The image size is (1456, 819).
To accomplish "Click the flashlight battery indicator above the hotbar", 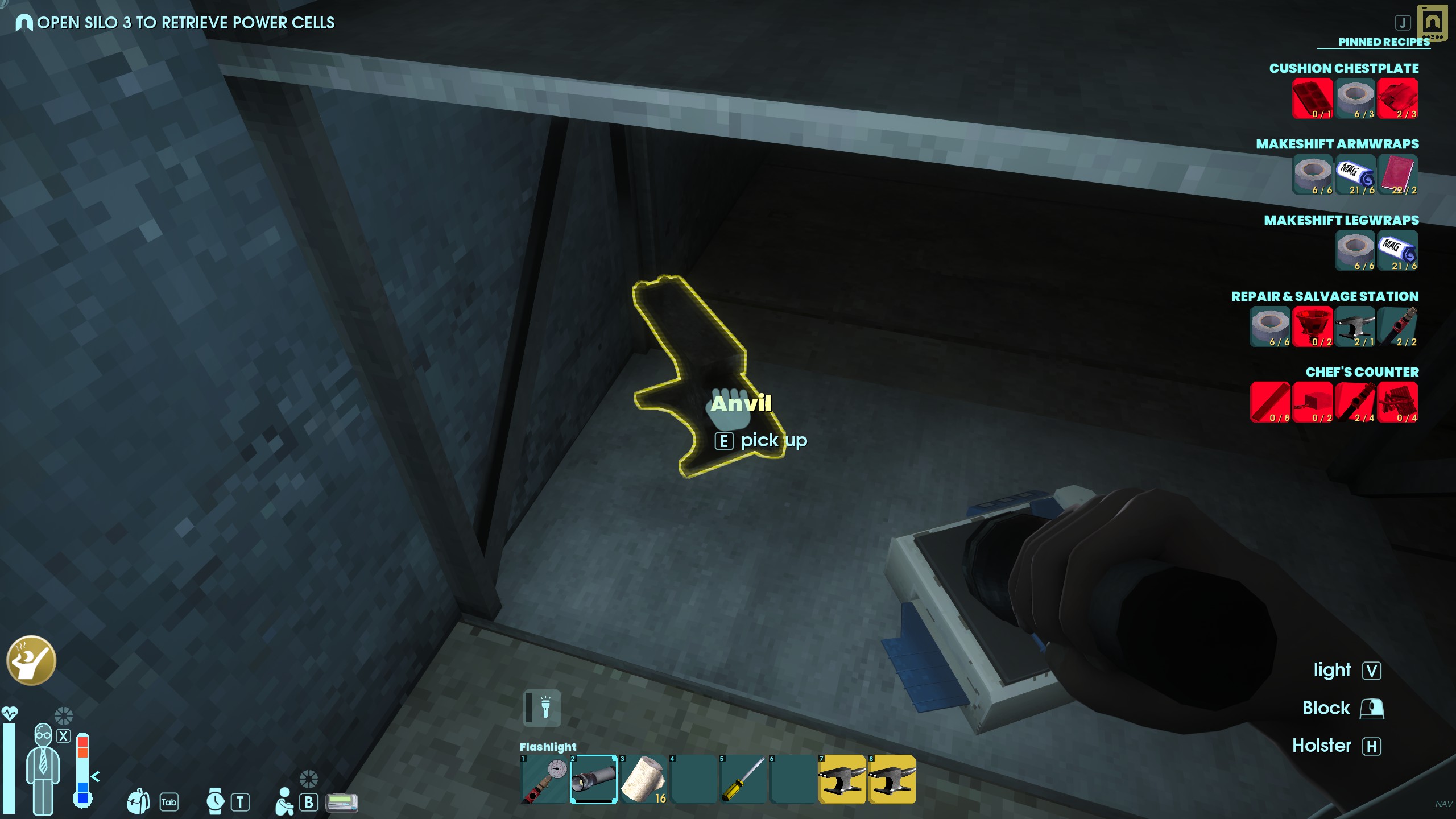I will 541,708.
